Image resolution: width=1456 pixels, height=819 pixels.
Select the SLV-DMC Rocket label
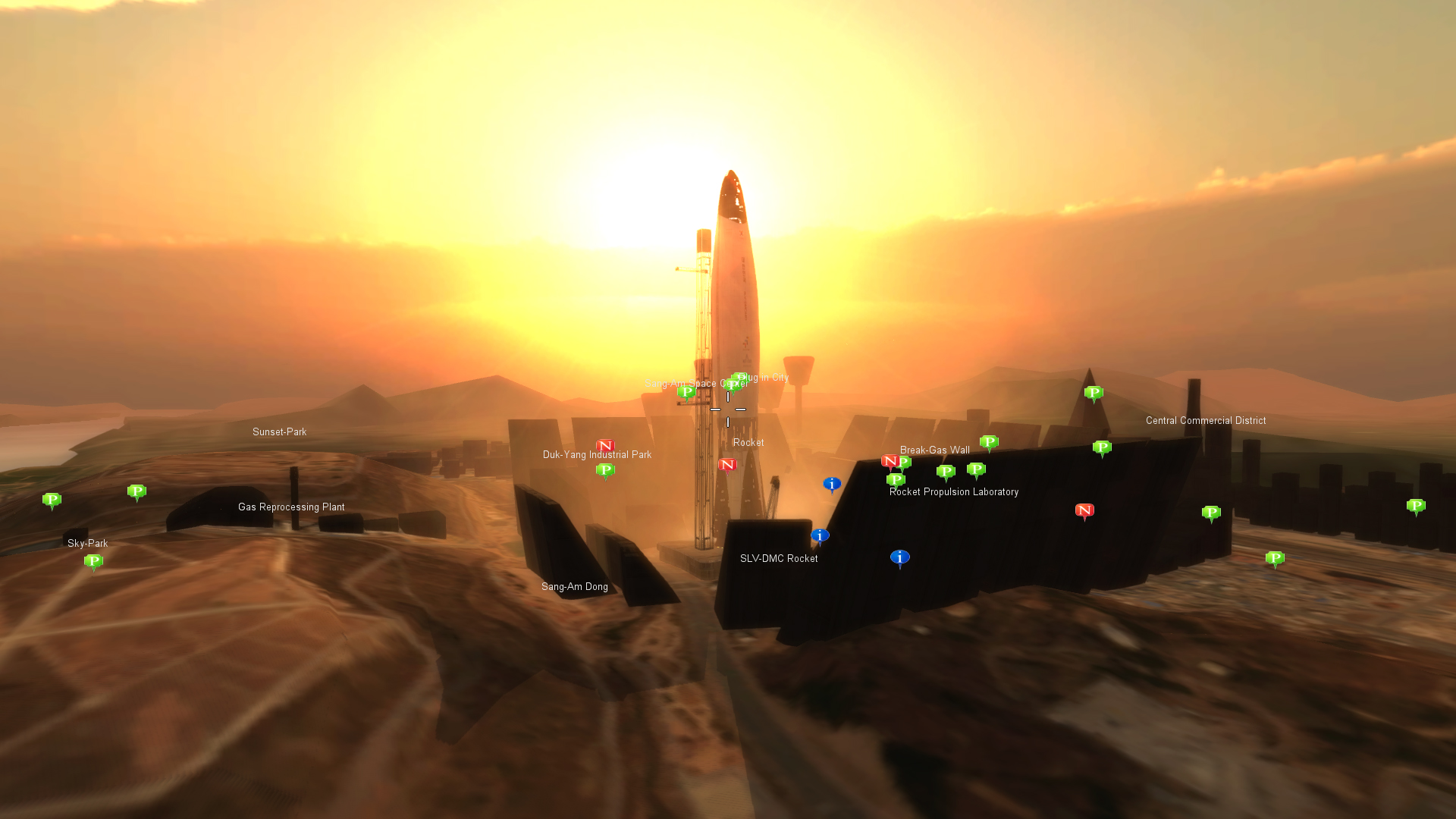click(x=779, y=559)
